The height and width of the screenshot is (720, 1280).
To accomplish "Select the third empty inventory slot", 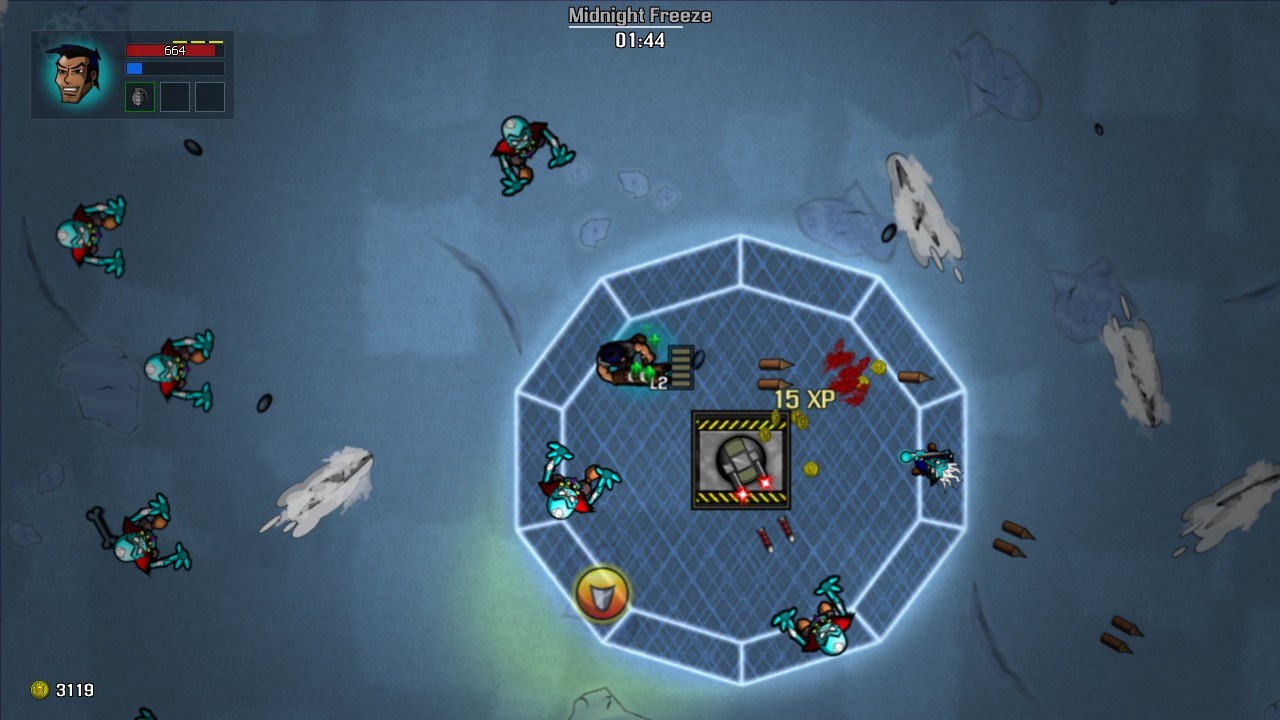I will point(211,97).
